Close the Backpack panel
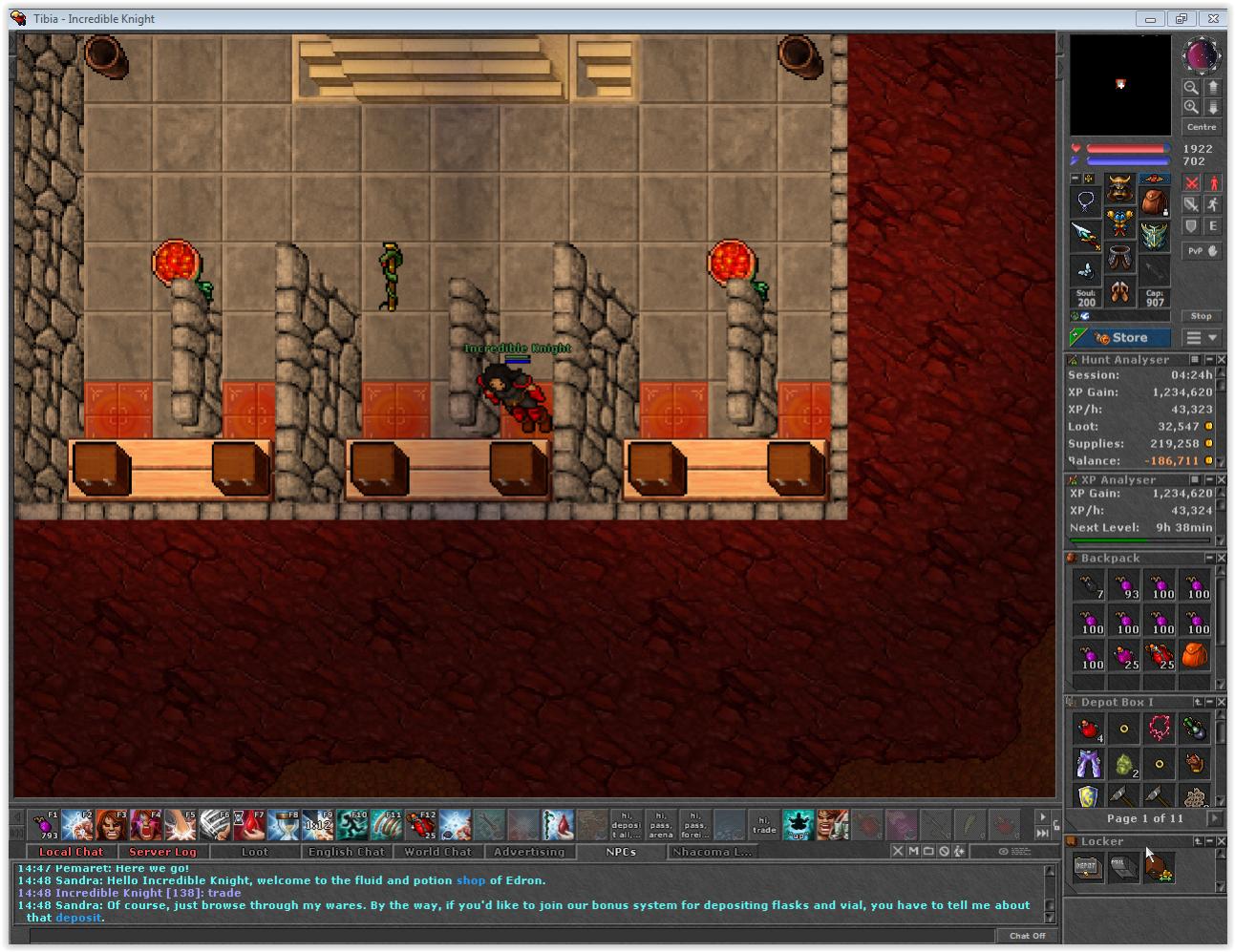This screenshot has width=1235, height=952. (1221, 558)
